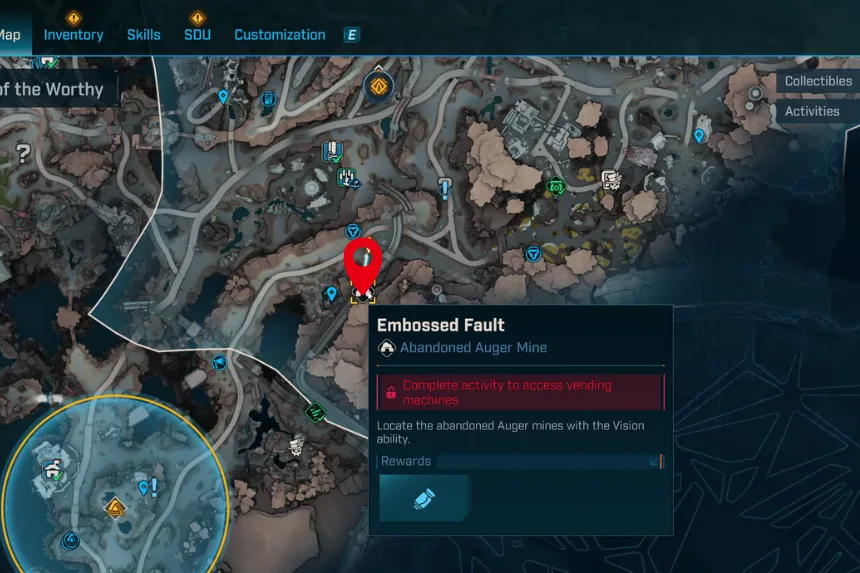Switch to the Inventory tab
Viewport: 860px width, 573px height.
click(73, 35)
